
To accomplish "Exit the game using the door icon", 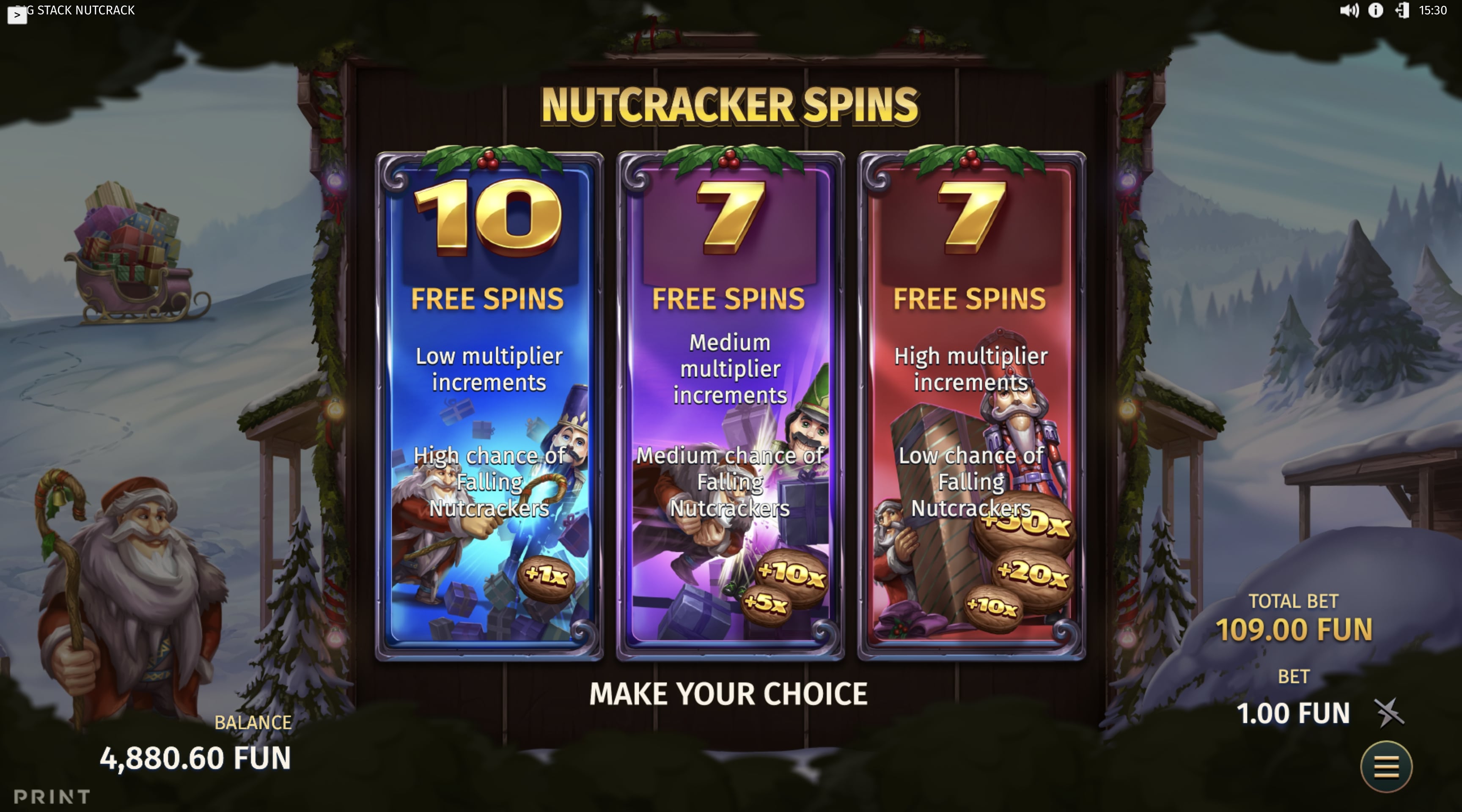I will tap(1401, 10).
